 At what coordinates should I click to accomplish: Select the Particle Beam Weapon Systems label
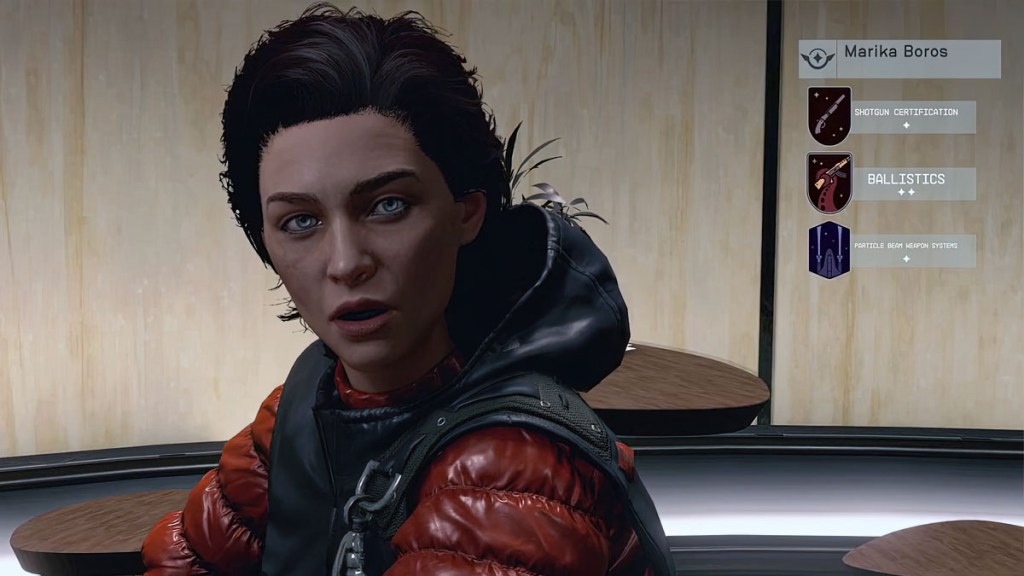click(x=912, y=250)
